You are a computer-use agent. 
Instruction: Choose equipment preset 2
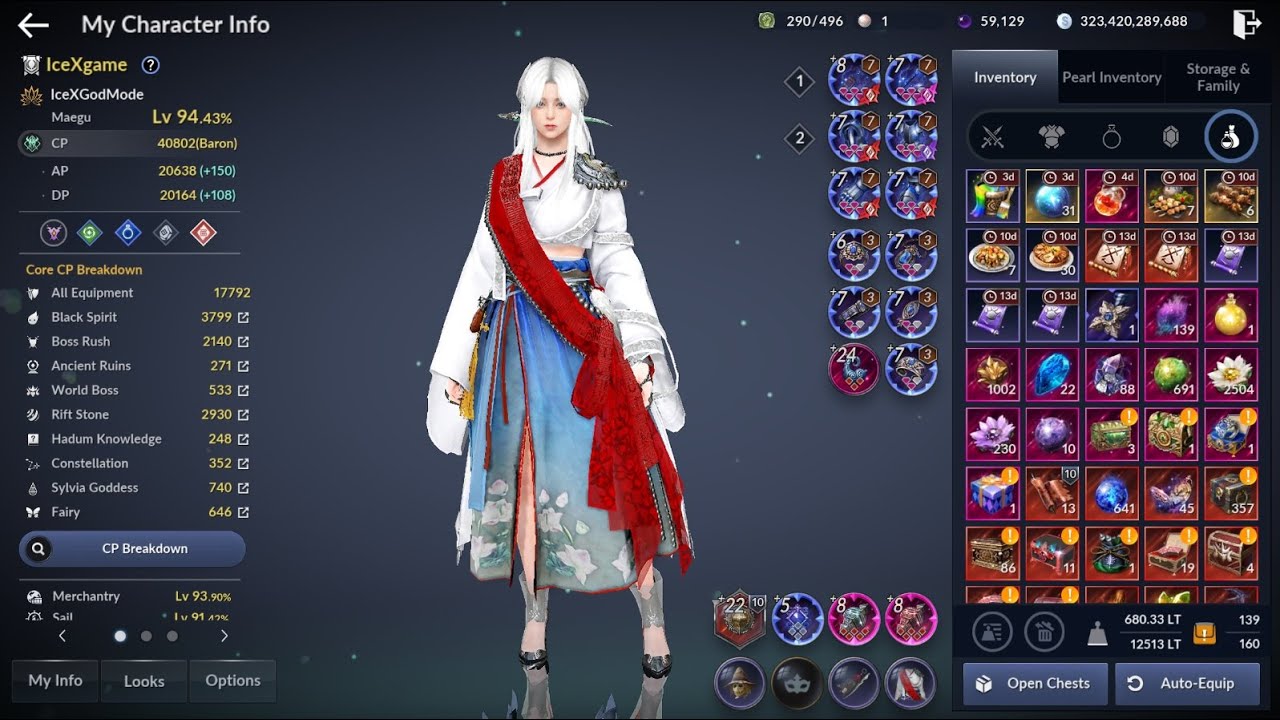[799, 139]
